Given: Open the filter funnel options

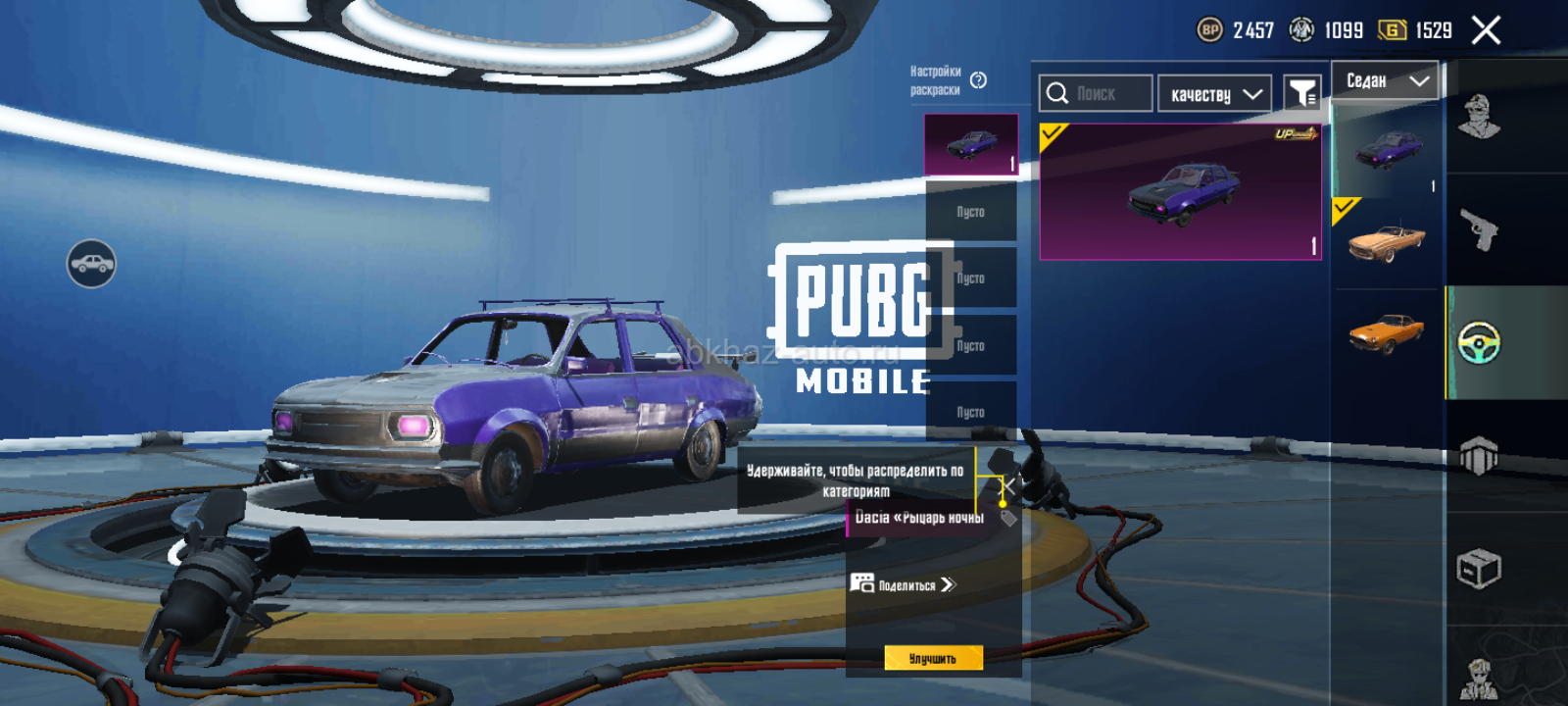Looking at the screenshot, I should click(x=1302, y=94).
